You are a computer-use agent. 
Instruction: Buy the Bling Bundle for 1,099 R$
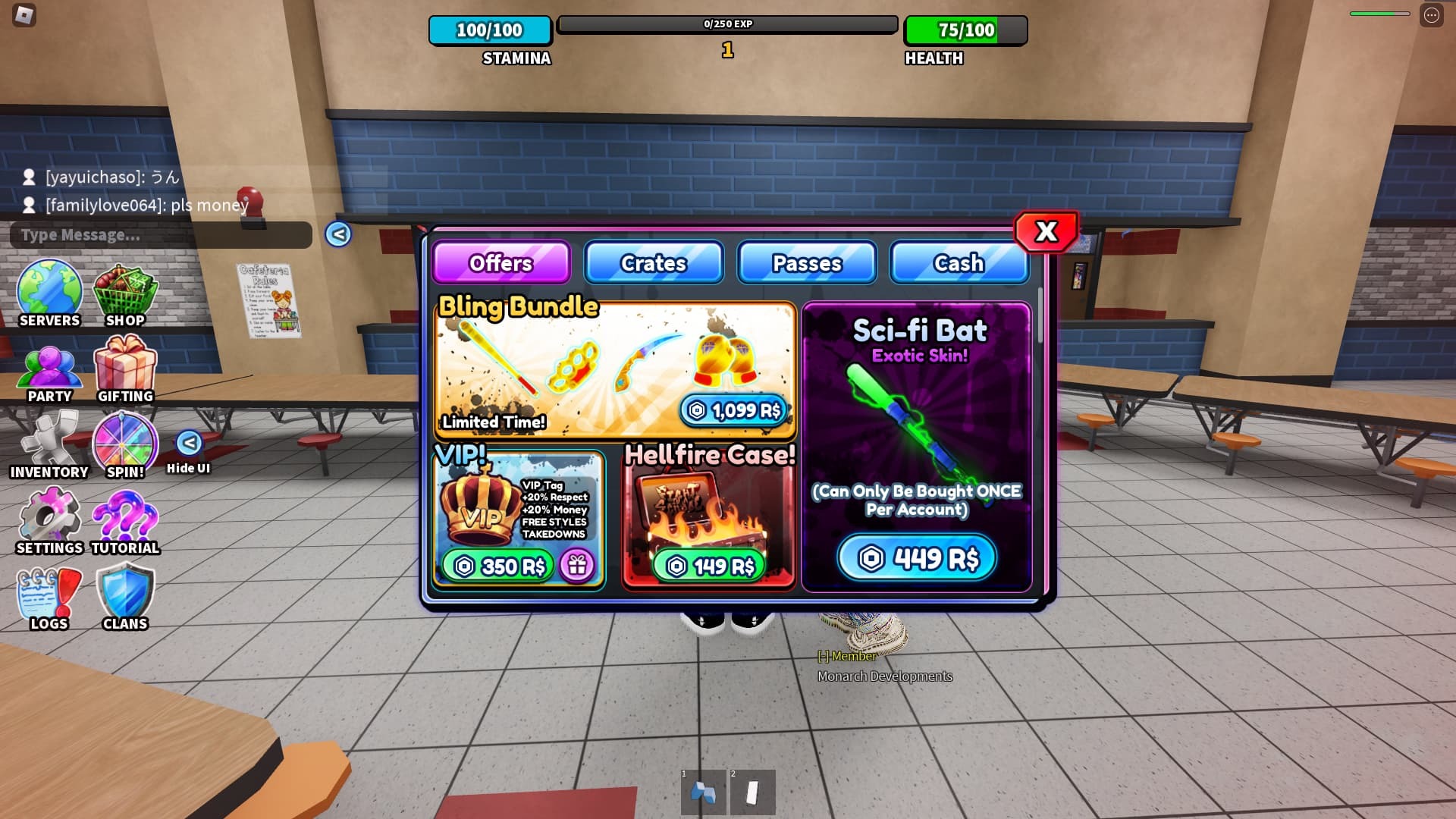(734, 410)
